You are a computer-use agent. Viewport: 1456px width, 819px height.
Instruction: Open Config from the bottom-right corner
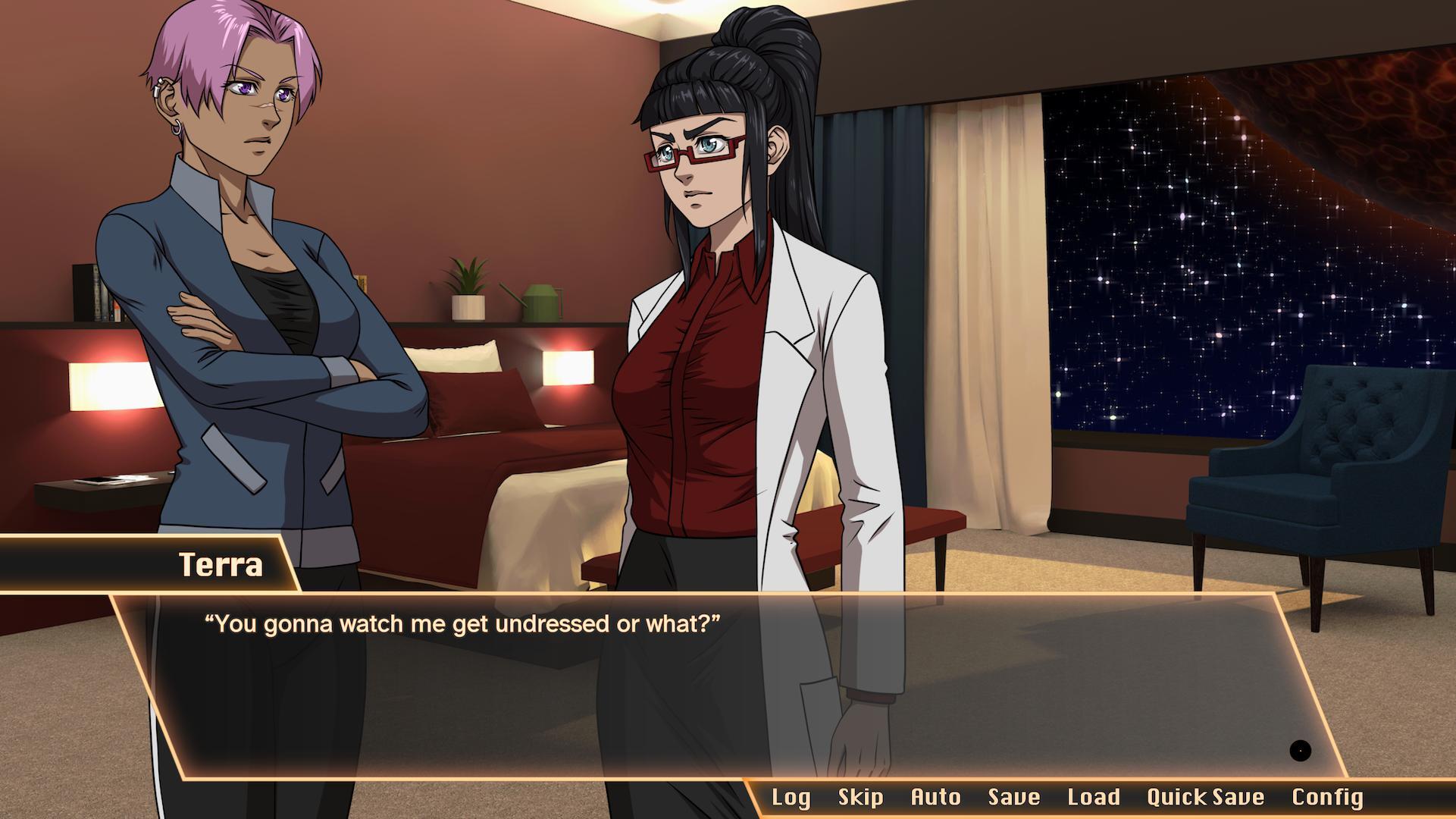[1325, 797]
